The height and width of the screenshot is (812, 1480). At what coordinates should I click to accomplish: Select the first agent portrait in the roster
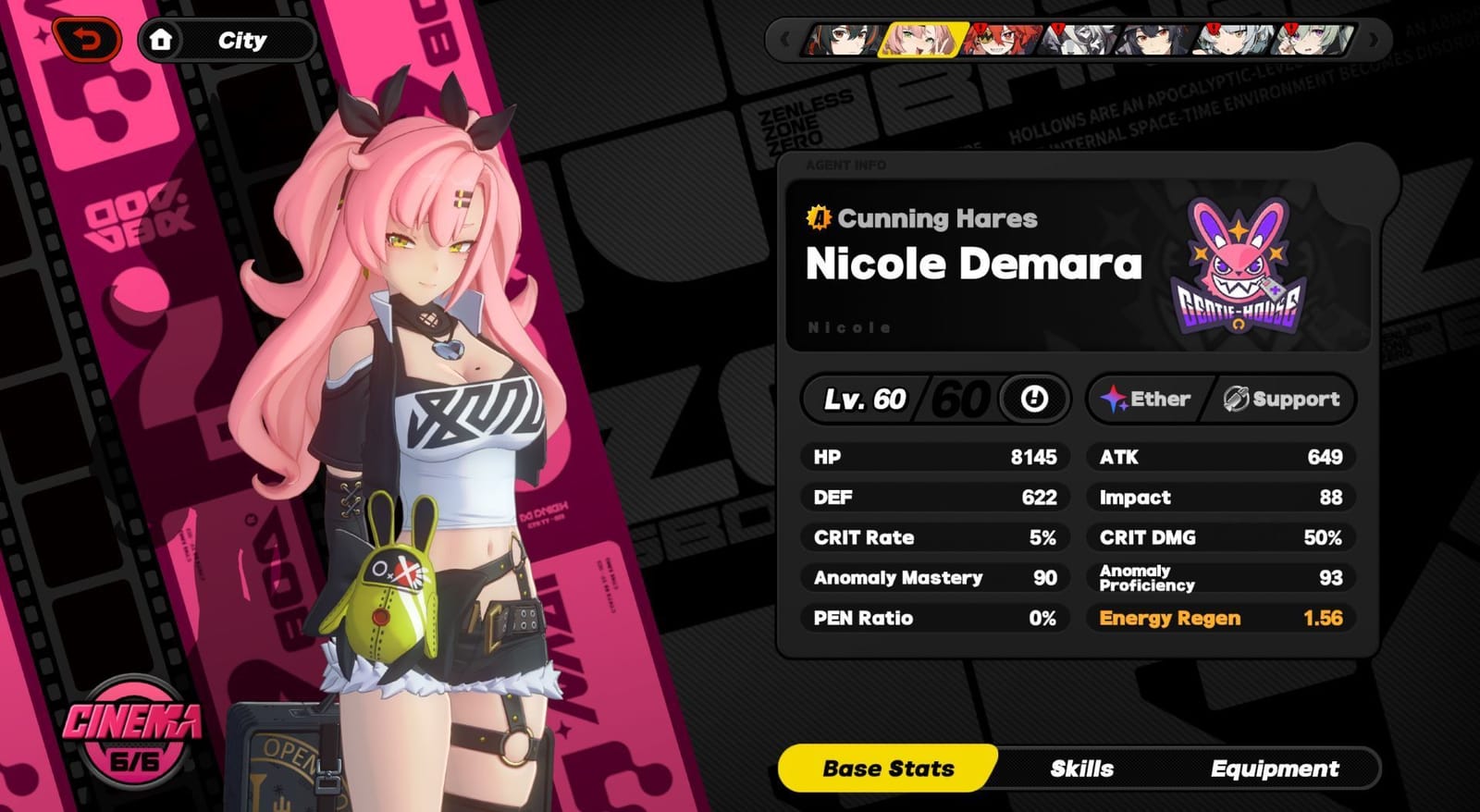coord(845,42)
